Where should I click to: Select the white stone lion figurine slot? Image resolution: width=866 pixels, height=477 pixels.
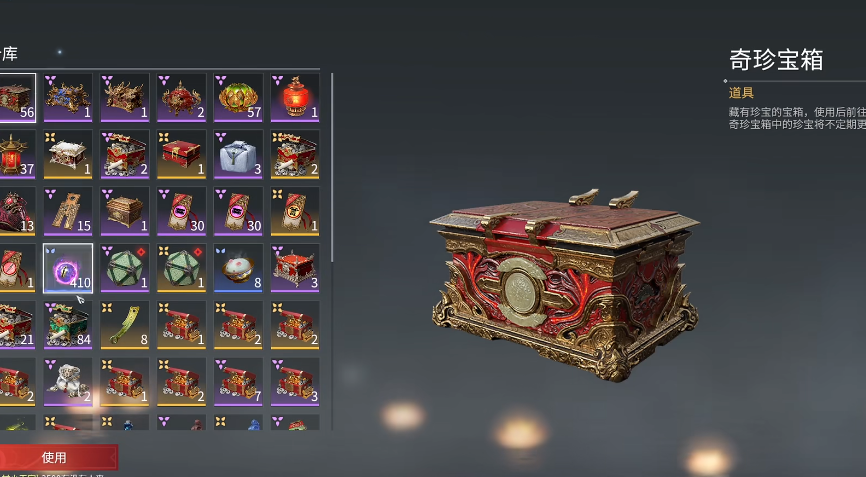(68, 382)
